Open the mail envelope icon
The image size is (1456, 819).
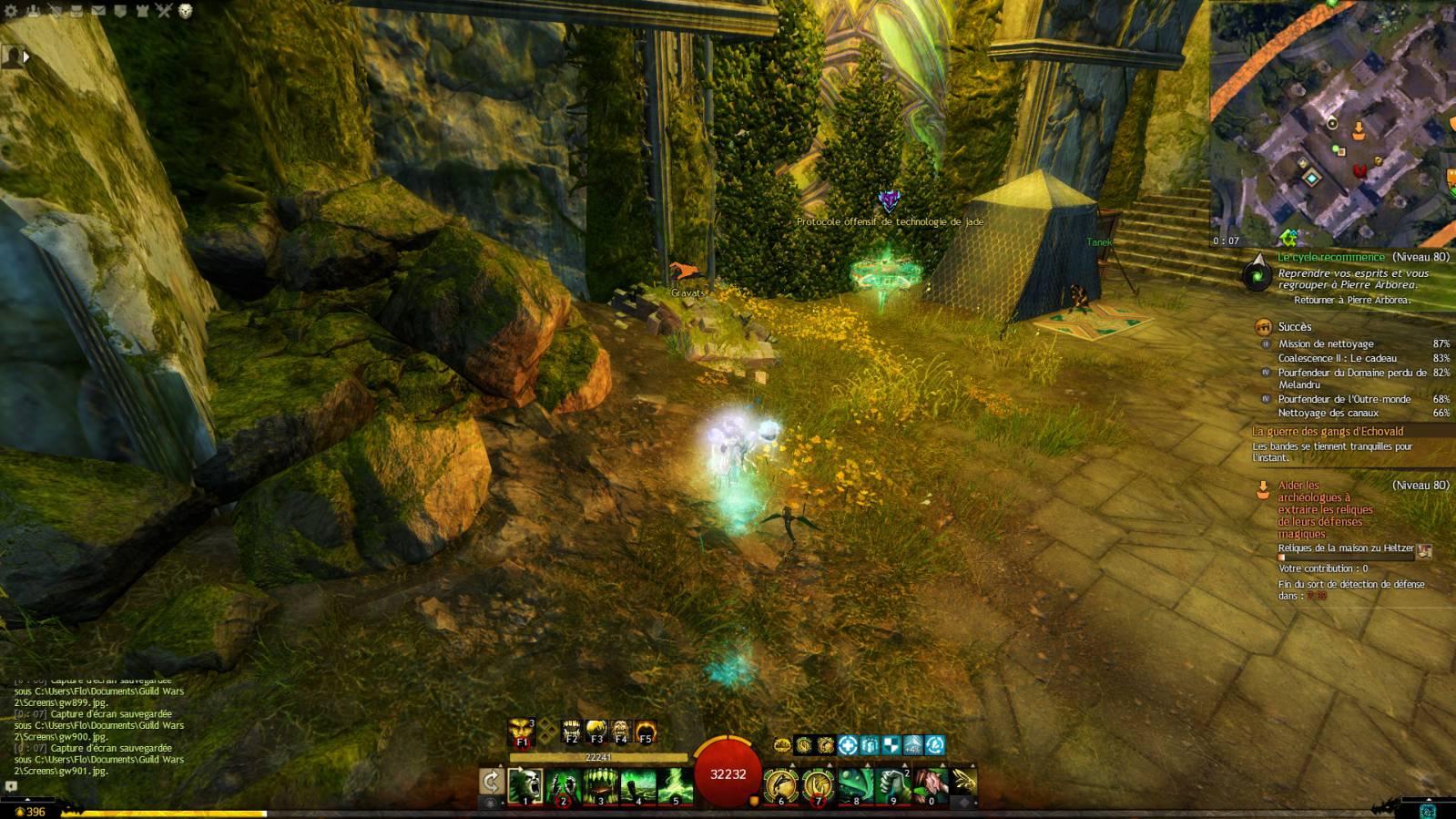click(98, 11)
